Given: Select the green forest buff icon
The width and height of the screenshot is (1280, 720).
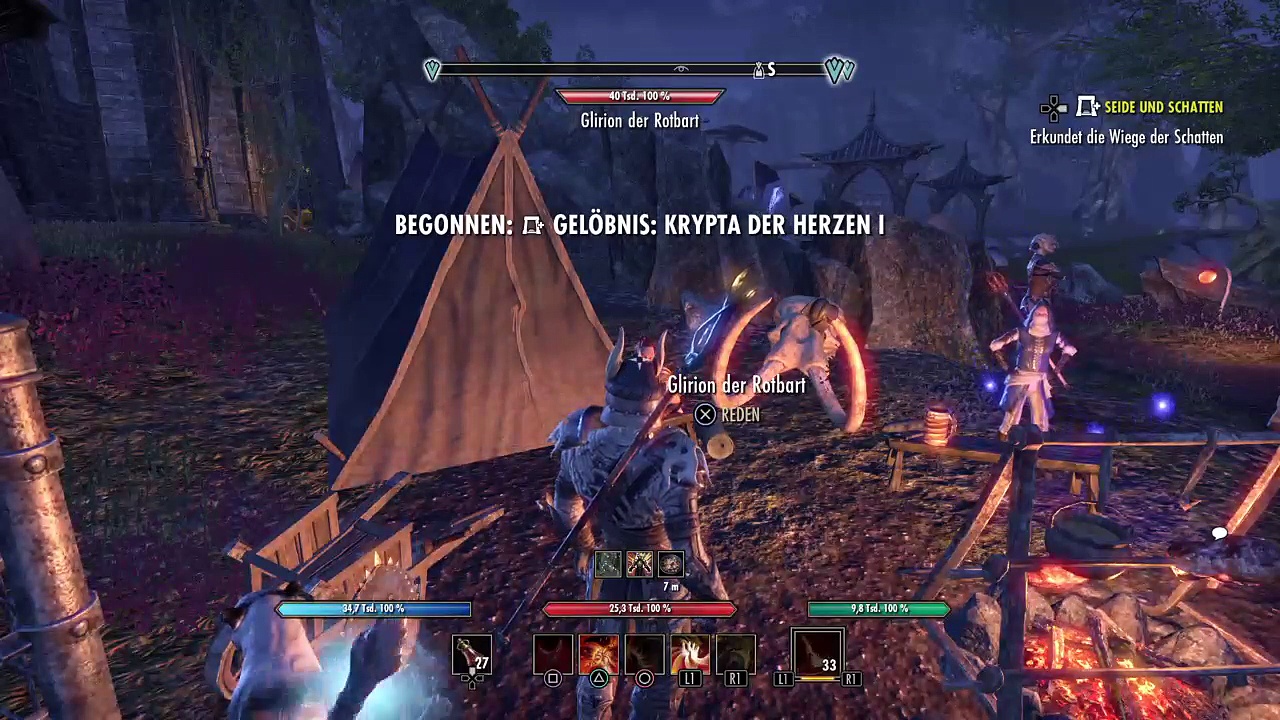Looking at the screenshot, I should point(608,564).
